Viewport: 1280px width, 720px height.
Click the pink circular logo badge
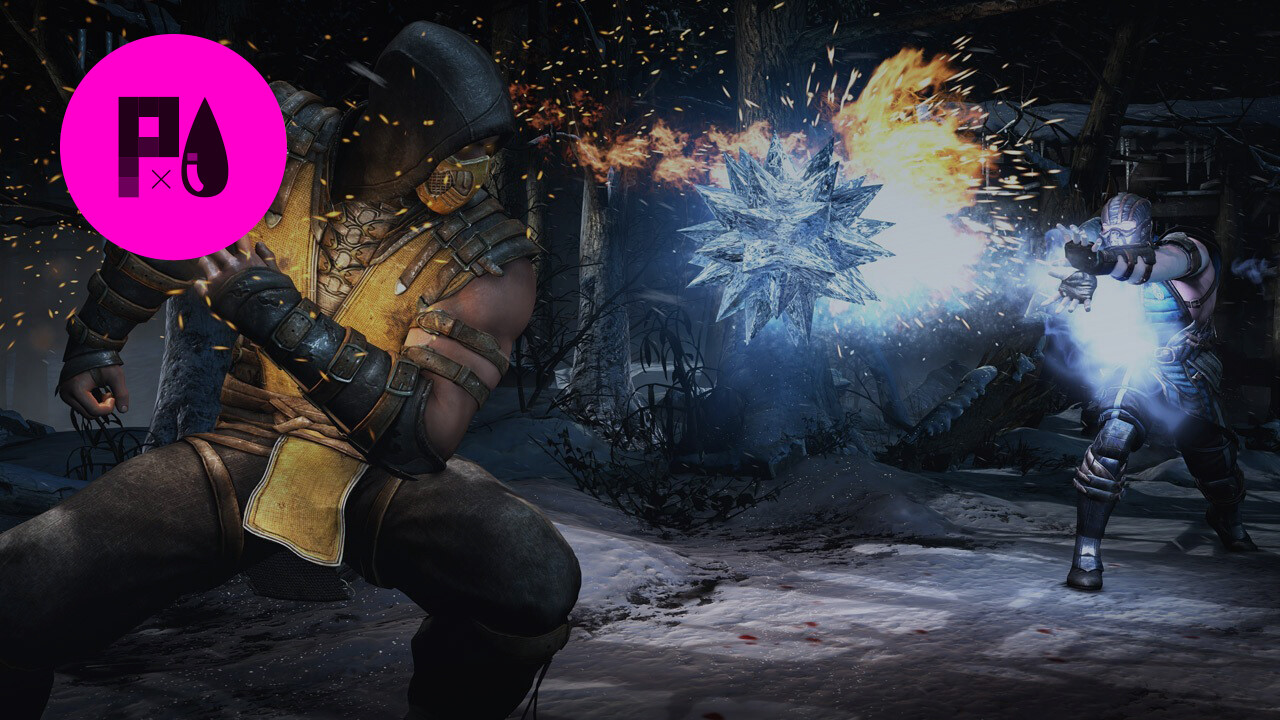[173, 147]
